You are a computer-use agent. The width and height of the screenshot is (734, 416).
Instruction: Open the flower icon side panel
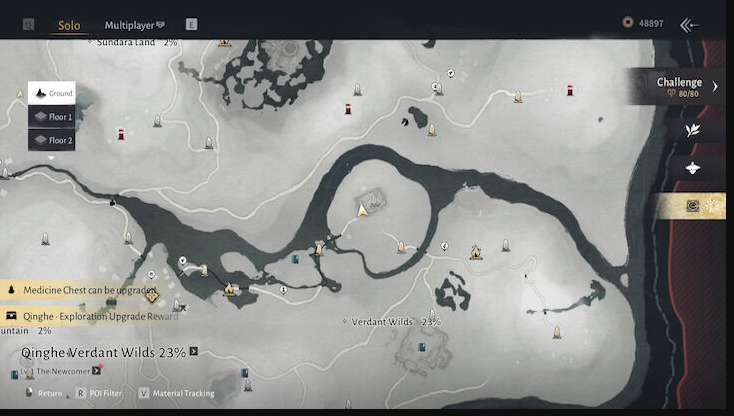pos(692,168)
